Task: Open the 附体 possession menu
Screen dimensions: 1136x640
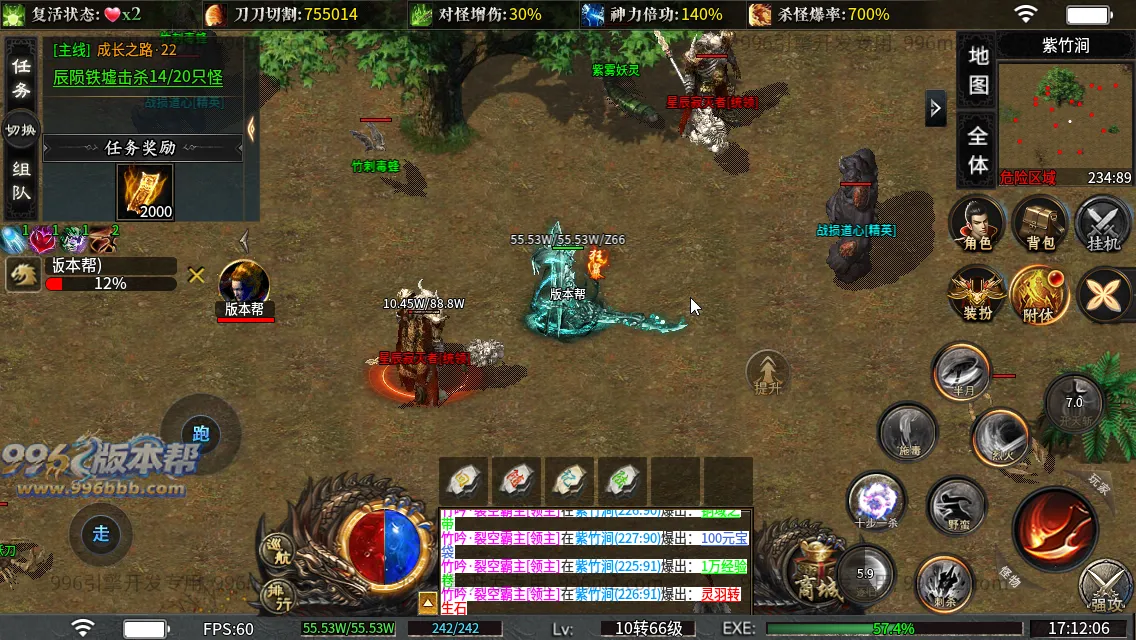Action: click(x=1040, y=295)
